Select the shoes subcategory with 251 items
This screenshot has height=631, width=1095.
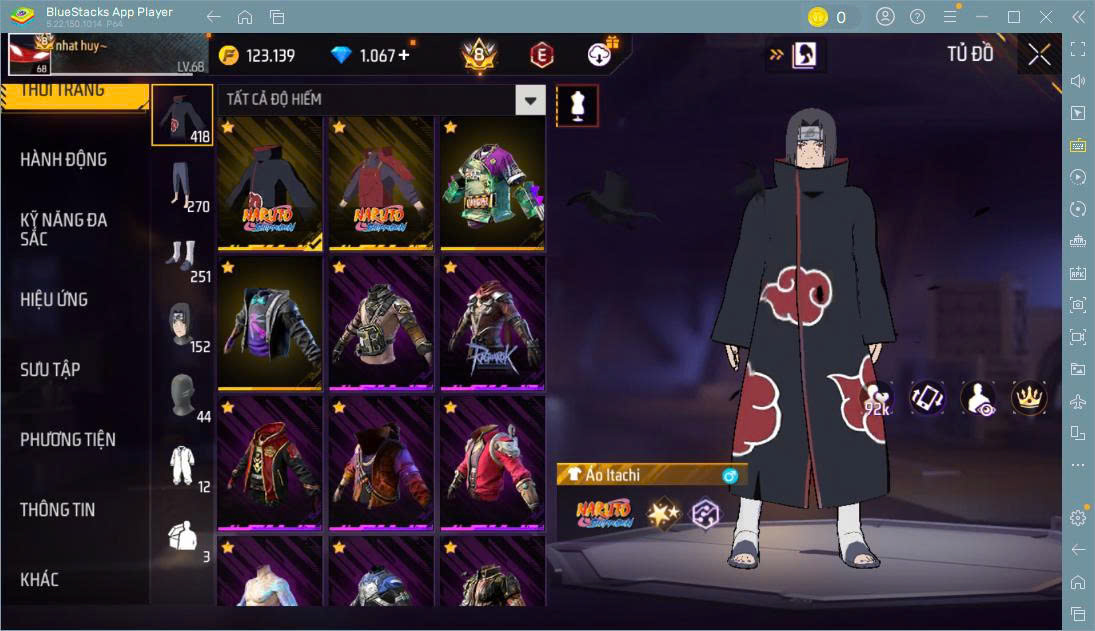[x=182, y=255]
